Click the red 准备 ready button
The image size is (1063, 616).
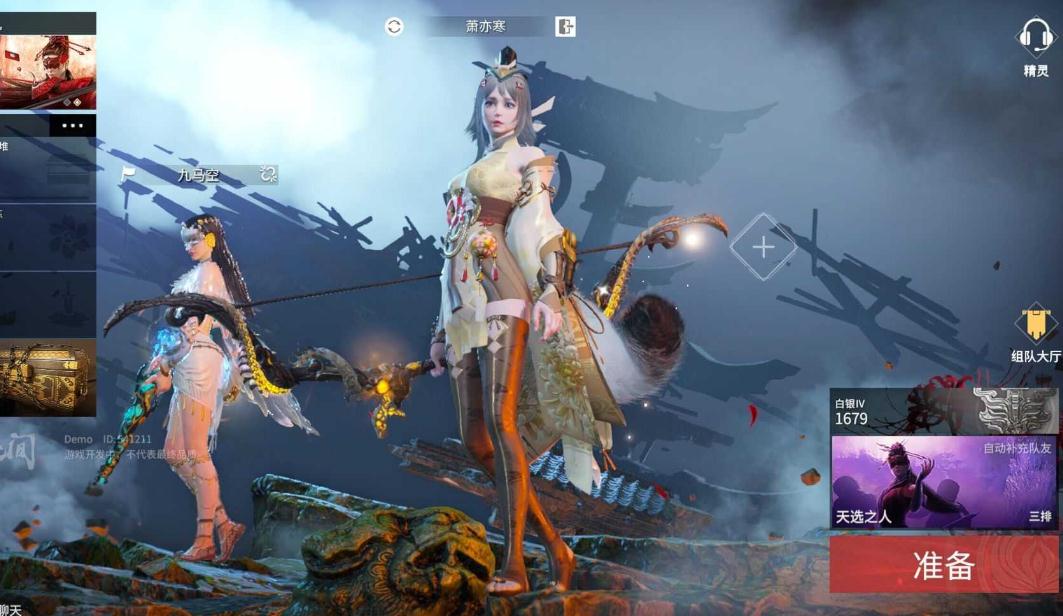coord(944,565)
